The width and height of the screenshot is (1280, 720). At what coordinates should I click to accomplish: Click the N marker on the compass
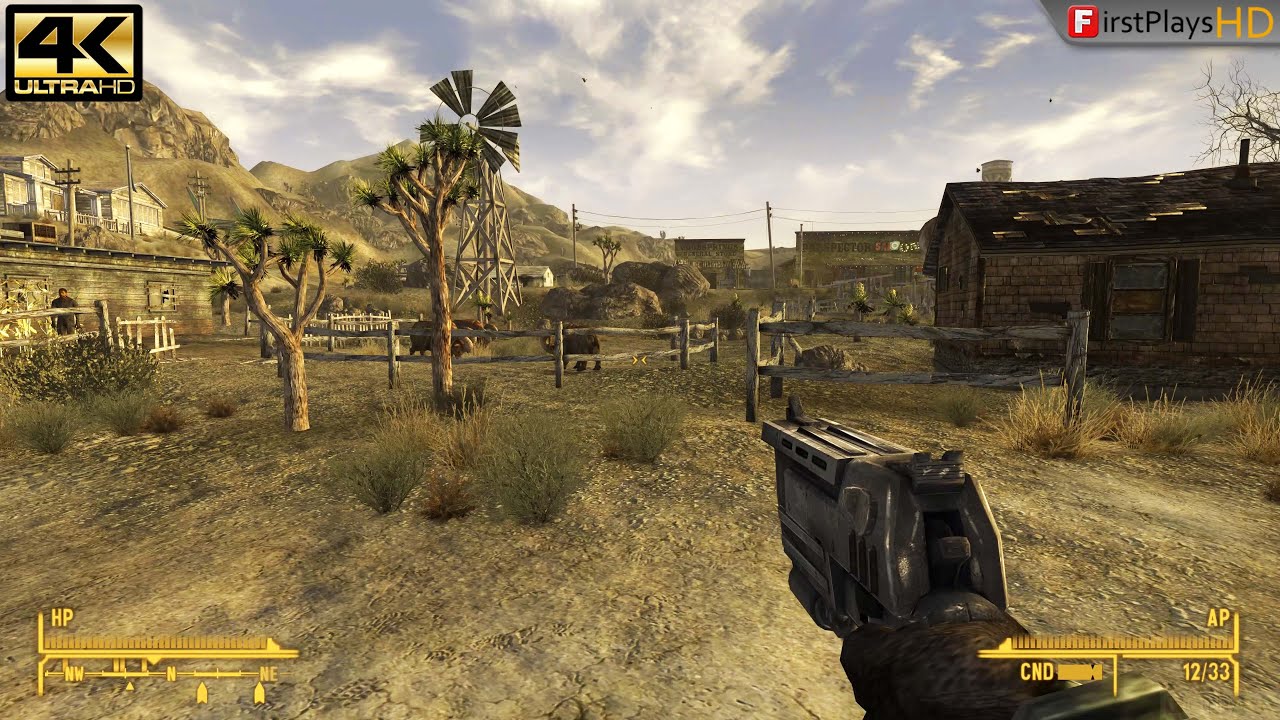point(171,673)
